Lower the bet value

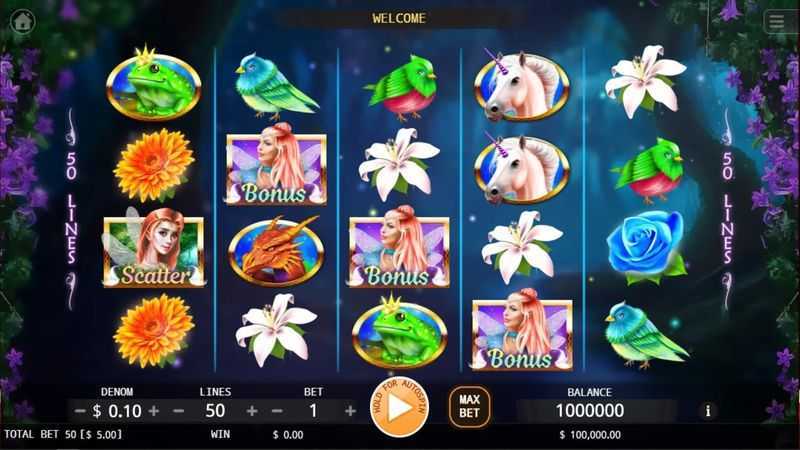click(x=277, y=411)
